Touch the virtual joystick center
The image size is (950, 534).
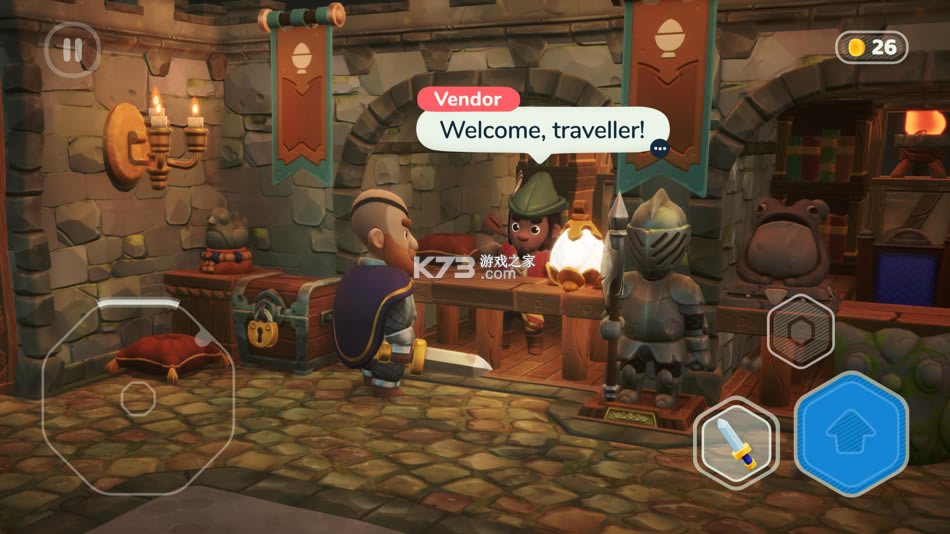(x=138, y=398)
